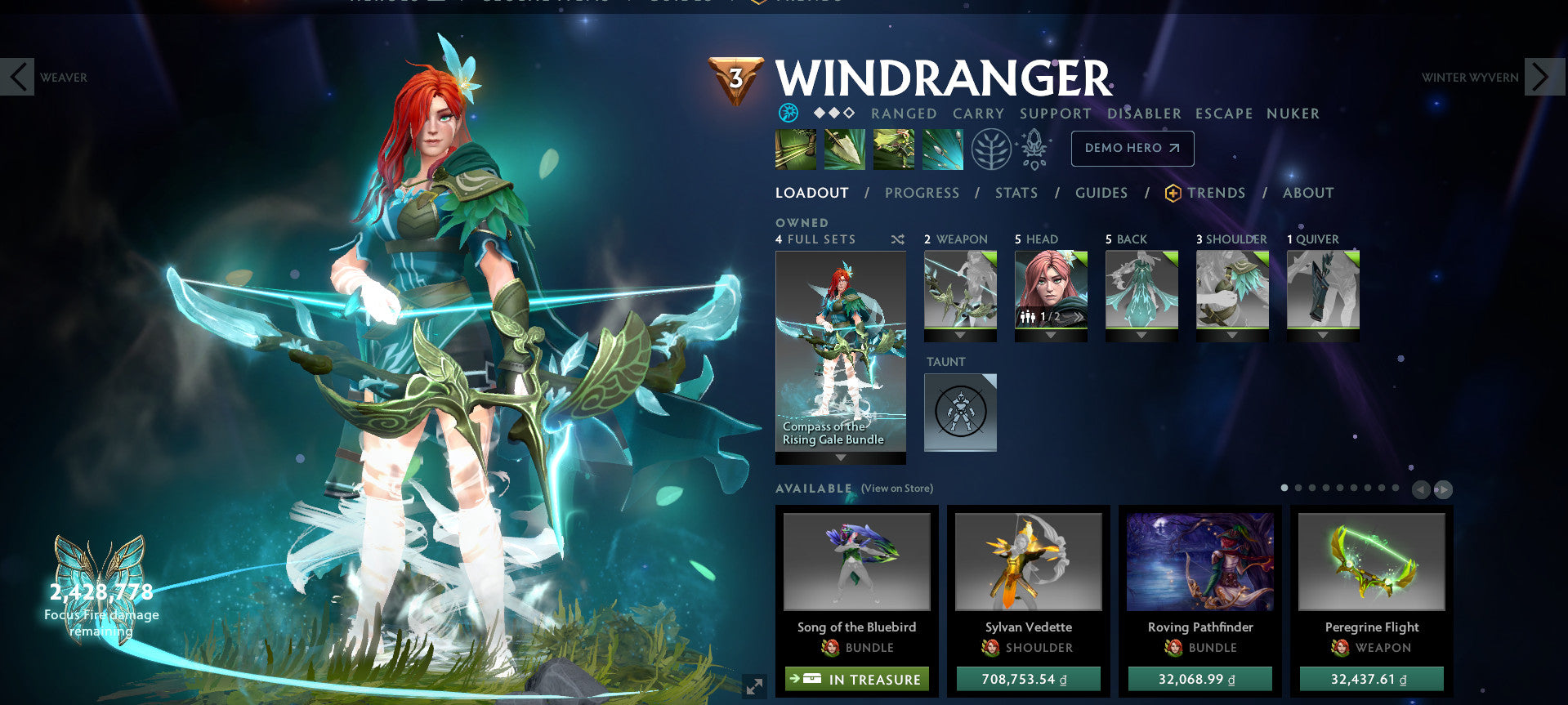Viewport: 1568px width, 705px height.
Task: Switch to the STATS tab
Action: coord(1016,193)
